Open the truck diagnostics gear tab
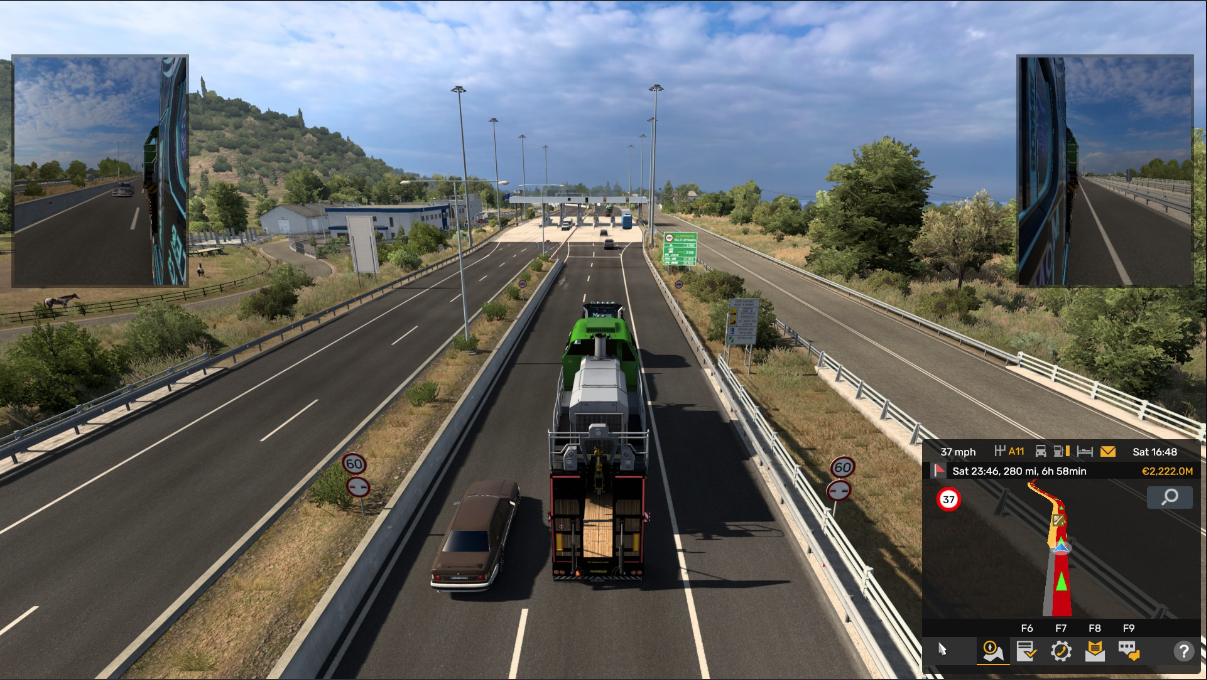The height and width of the screenshot is (680, 1207). (1061, 651)
